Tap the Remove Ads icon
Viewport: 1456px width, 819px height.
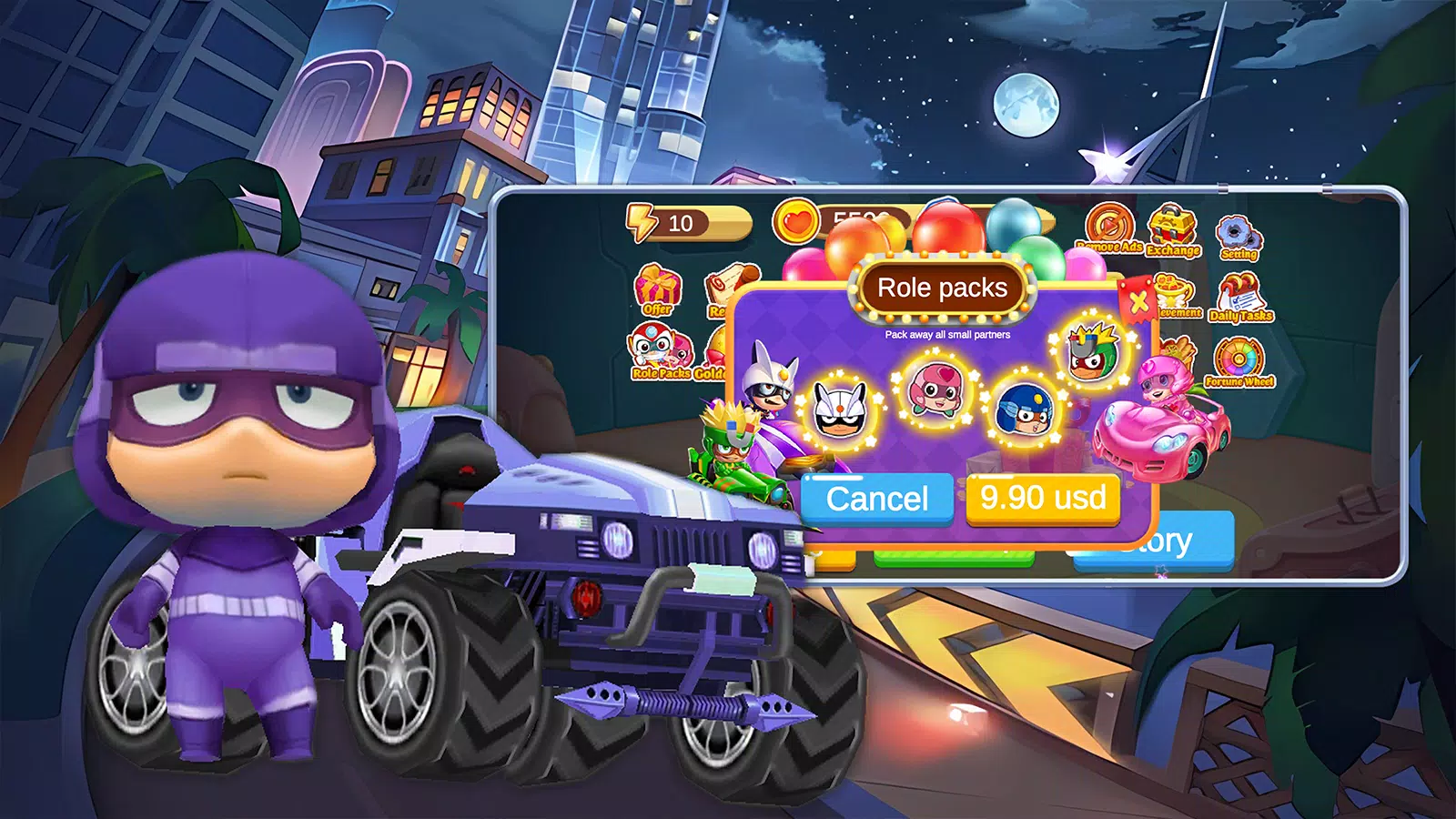pos(1109,227)
